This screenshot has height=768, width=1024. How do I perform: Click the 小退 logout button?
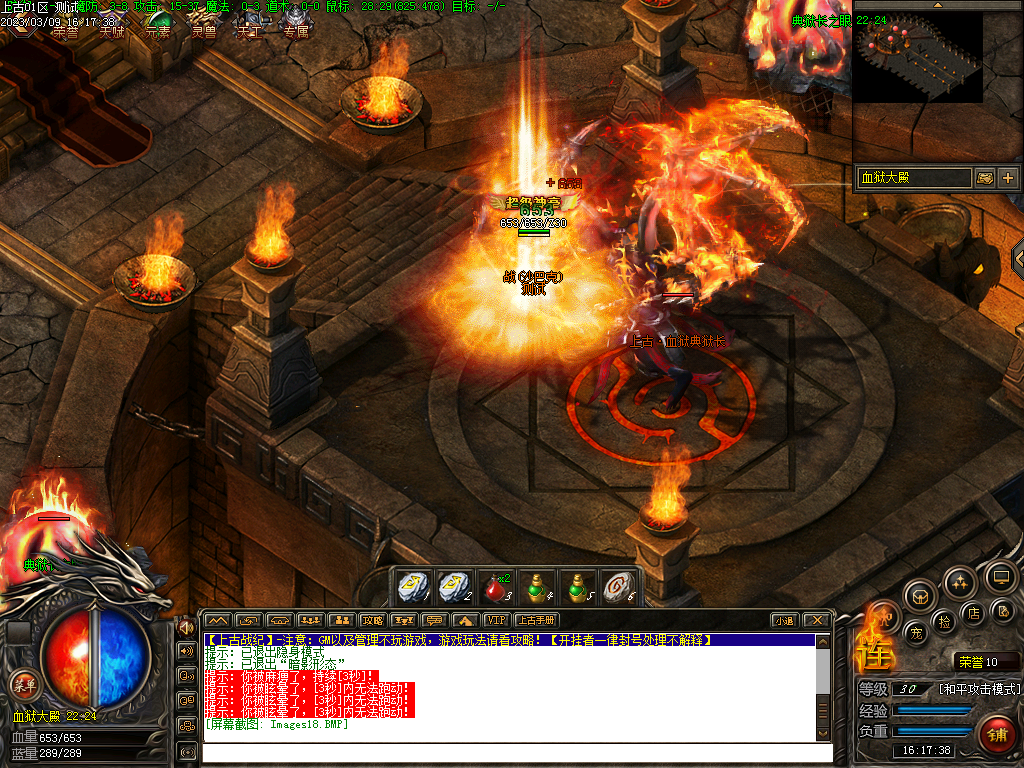pyautogui.click(x=784, y=620)
